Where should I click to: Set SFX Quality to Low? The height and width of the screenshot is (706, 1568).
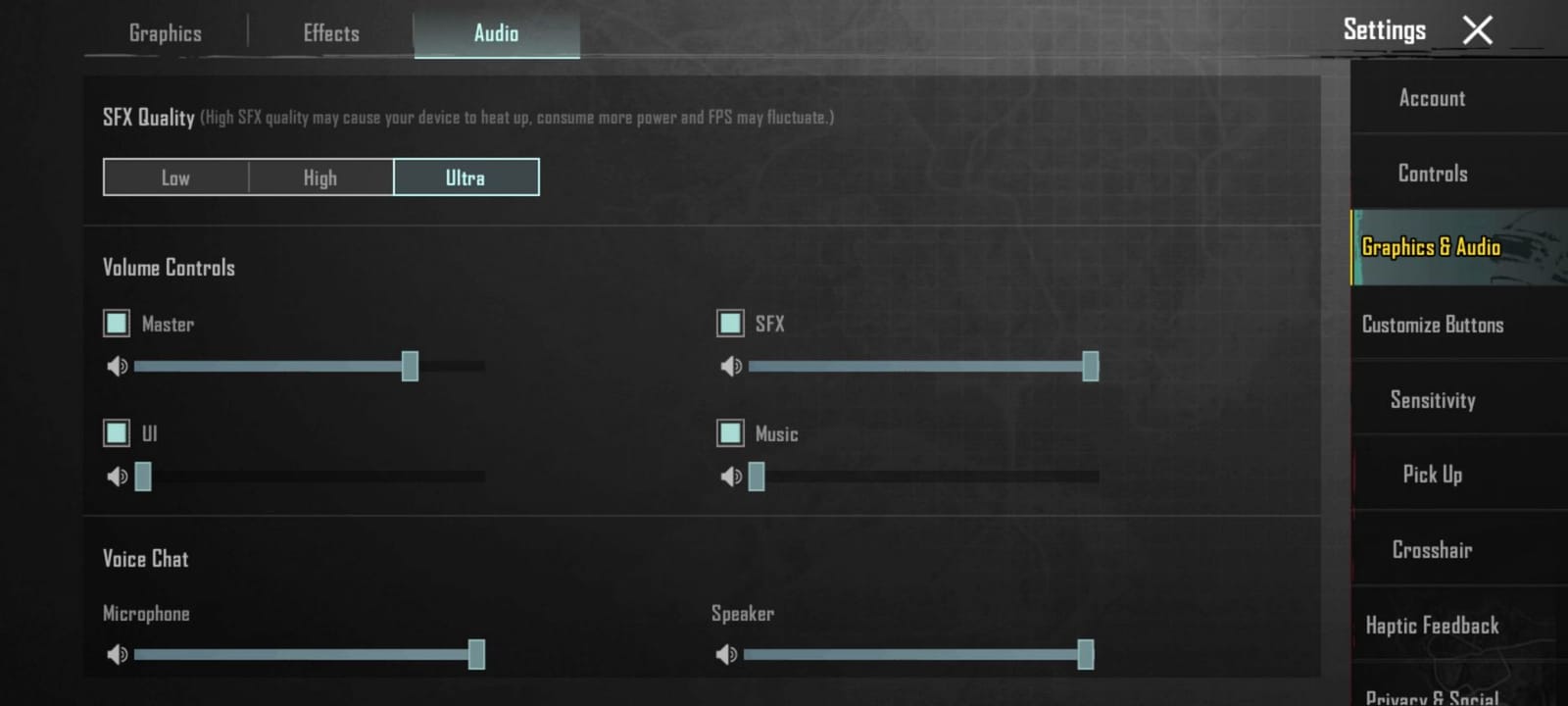click(175, 177)
